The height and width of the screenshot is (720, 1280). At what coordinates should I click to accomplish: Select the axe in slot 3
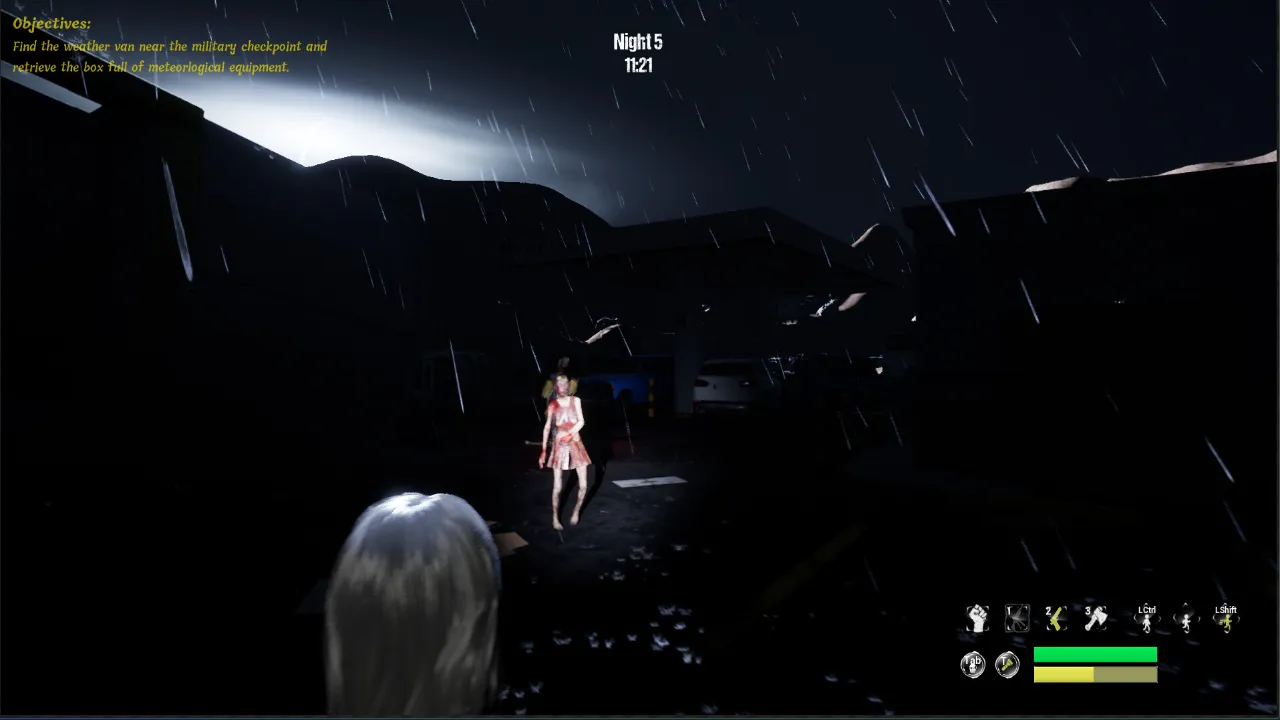[1095, 619]
